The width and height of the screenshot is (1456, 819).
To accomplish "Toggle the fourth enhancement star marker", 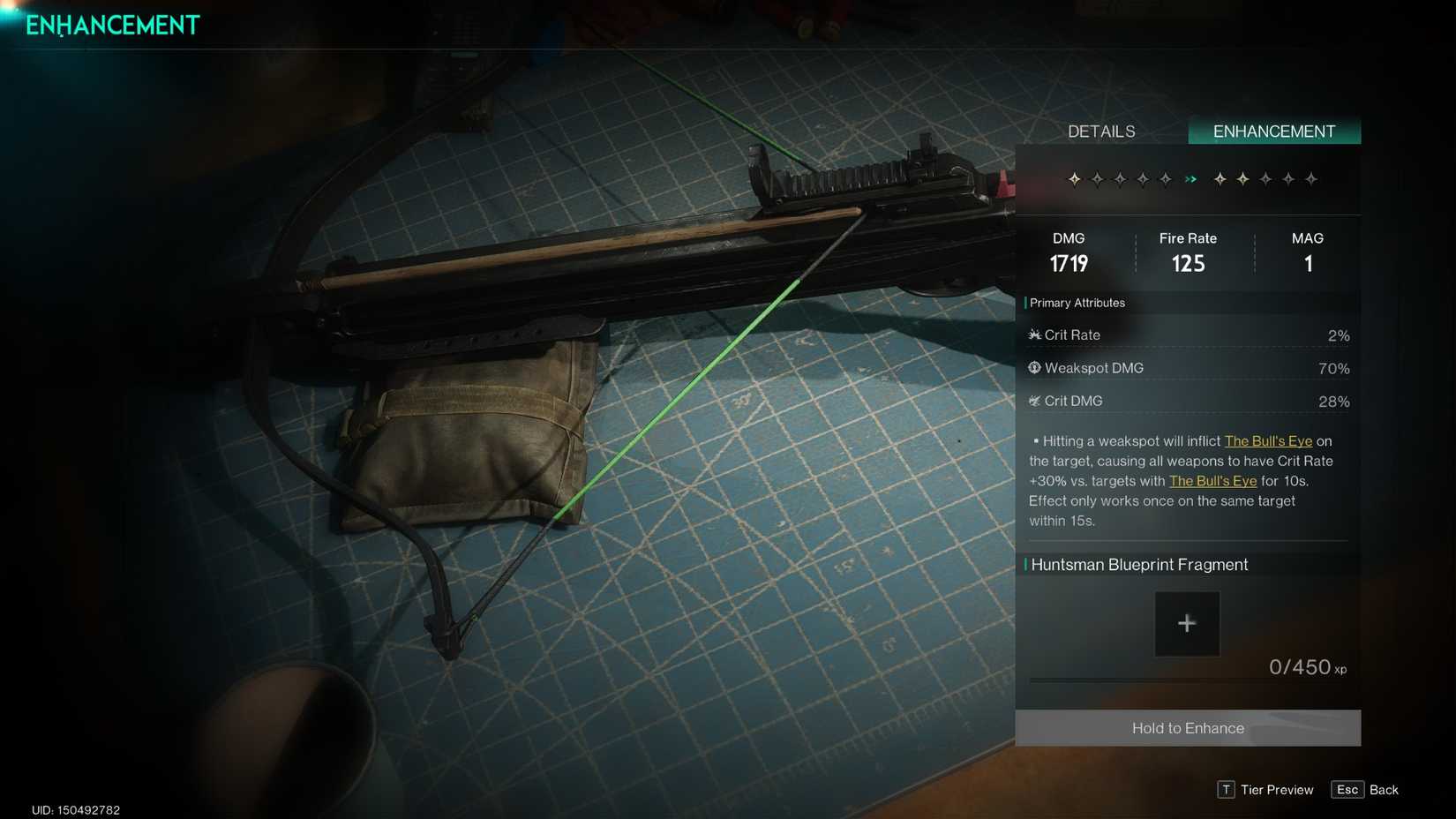I will click(1143, 179).
